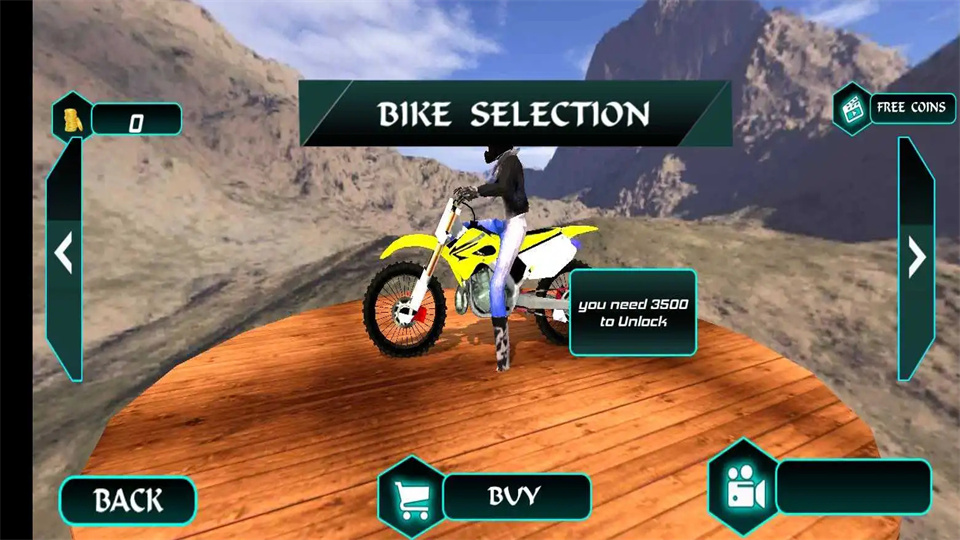Go back using the BACK button

click(x=127, y=499)
